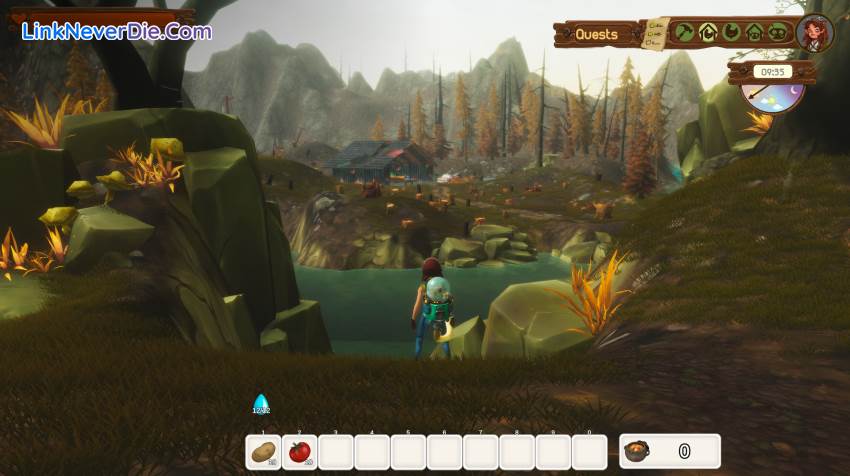Screen dimensions: 850x476
Task: Select the potato hotbar slot
Action: pos(264,452)
